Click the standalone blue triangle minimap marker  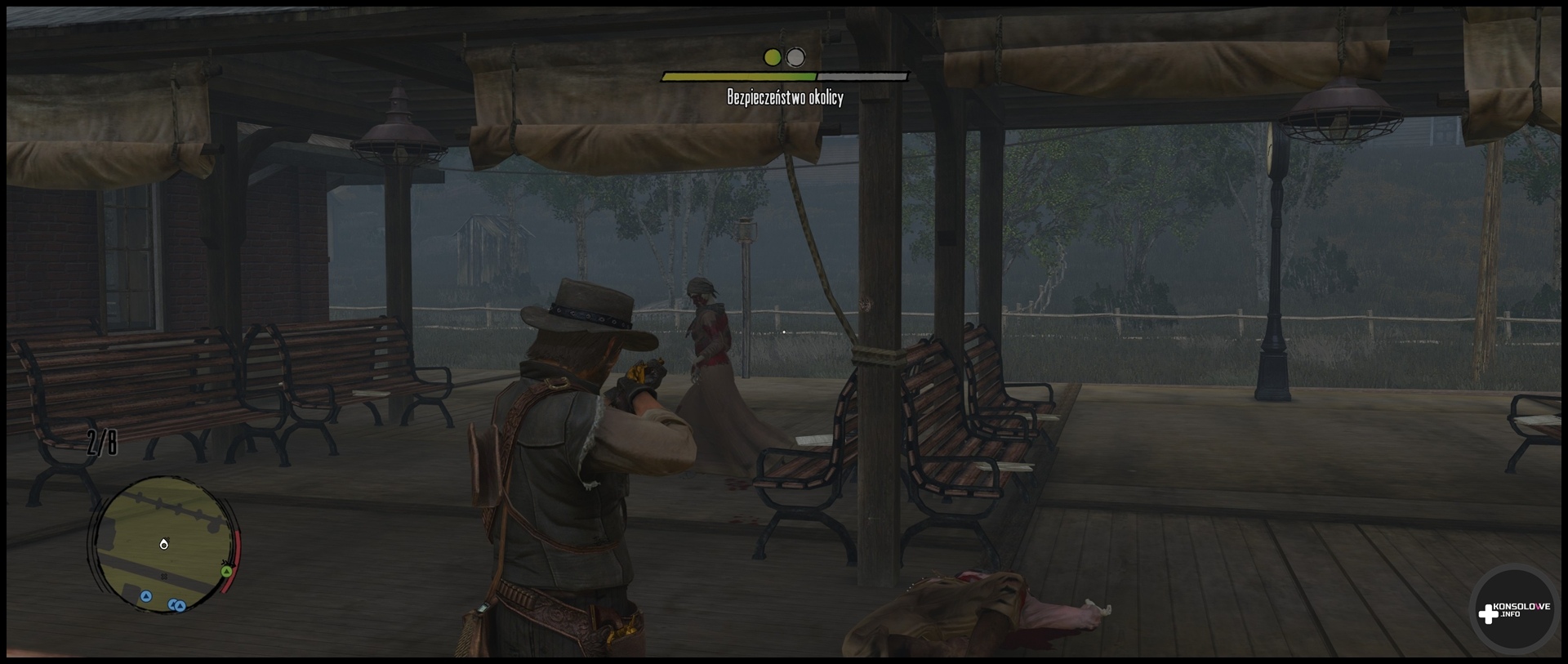tap(146, 596)
